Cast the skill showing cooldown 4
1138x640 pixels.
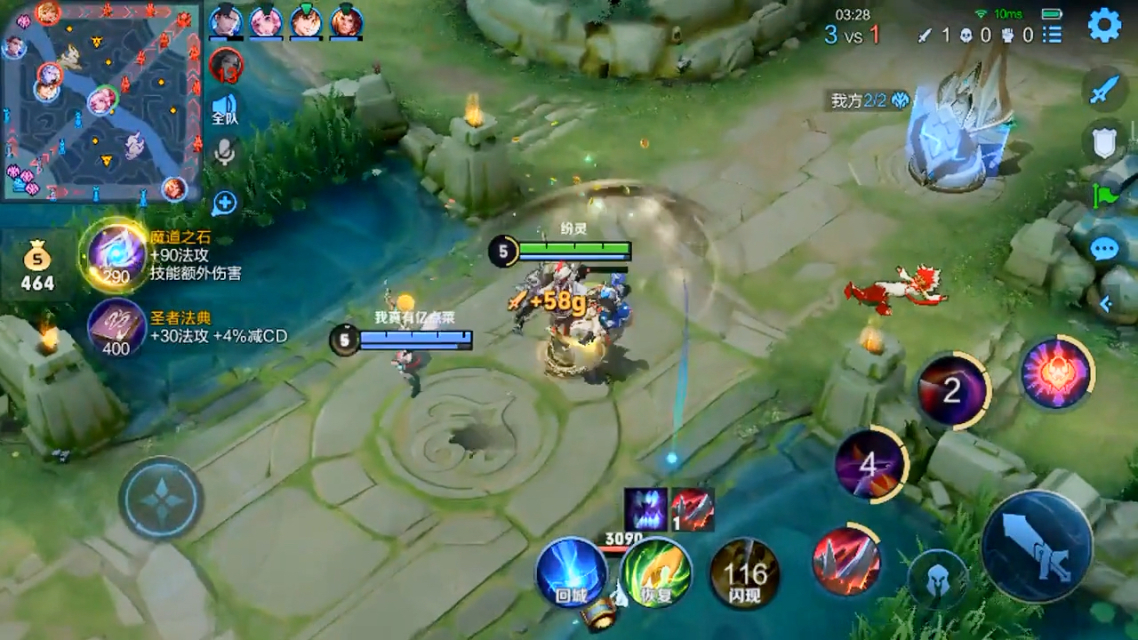pos(867,465)
